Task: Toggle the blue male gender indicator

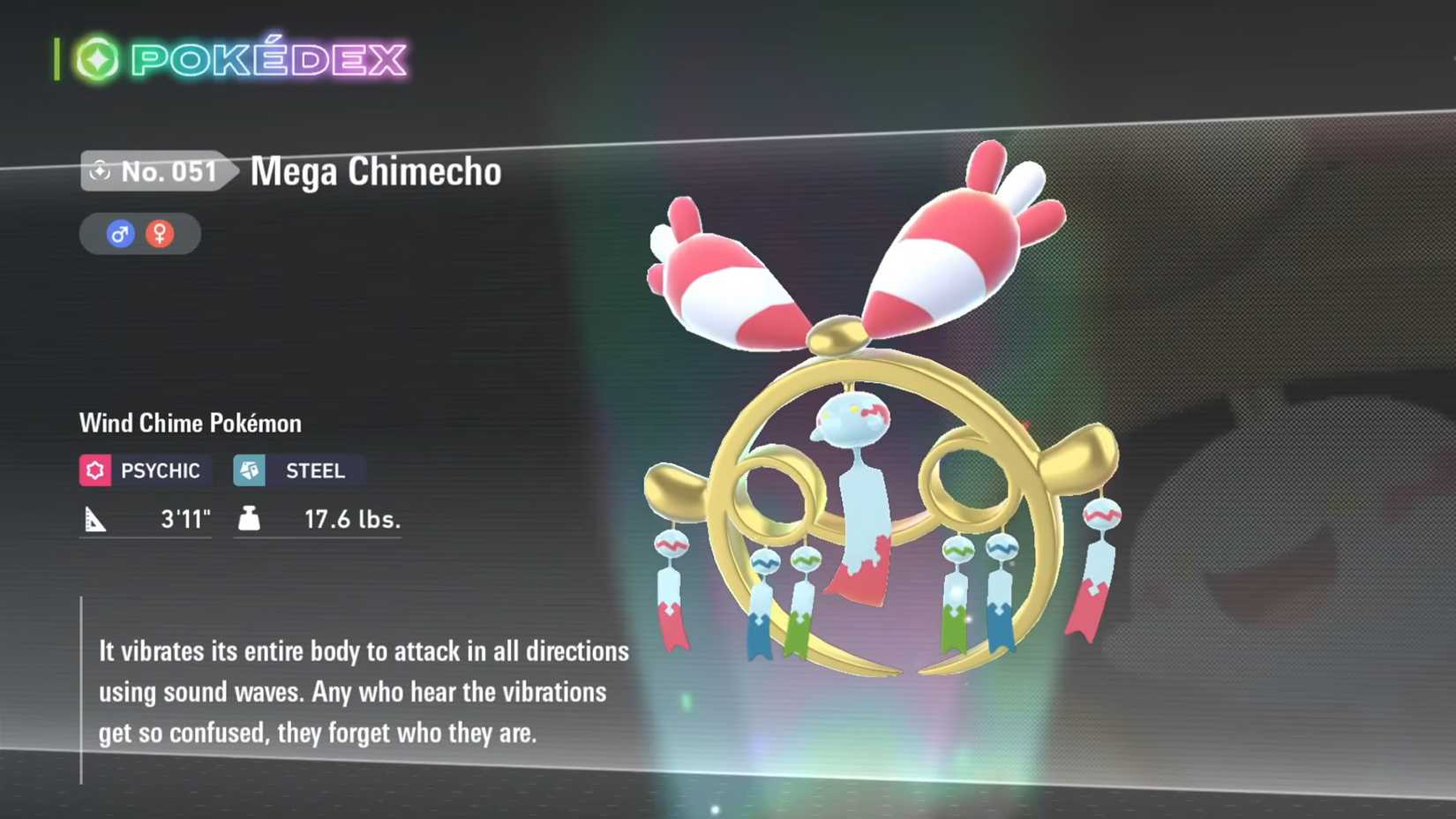Action: pyautogui.click(x=121, y=233)
